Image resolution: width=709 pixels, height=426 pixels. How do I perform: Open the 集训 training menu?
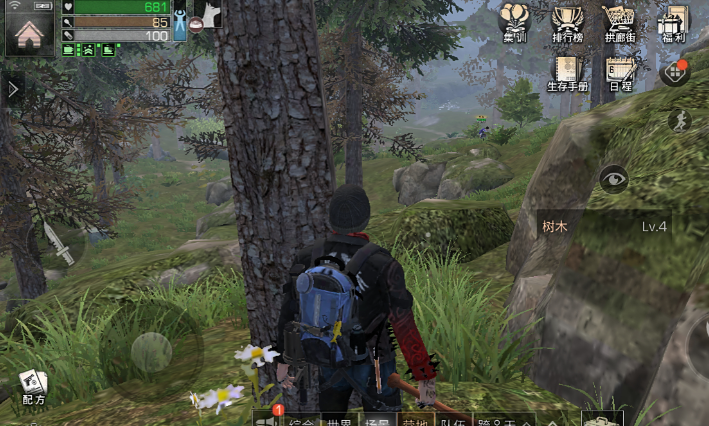pos(515,23)
